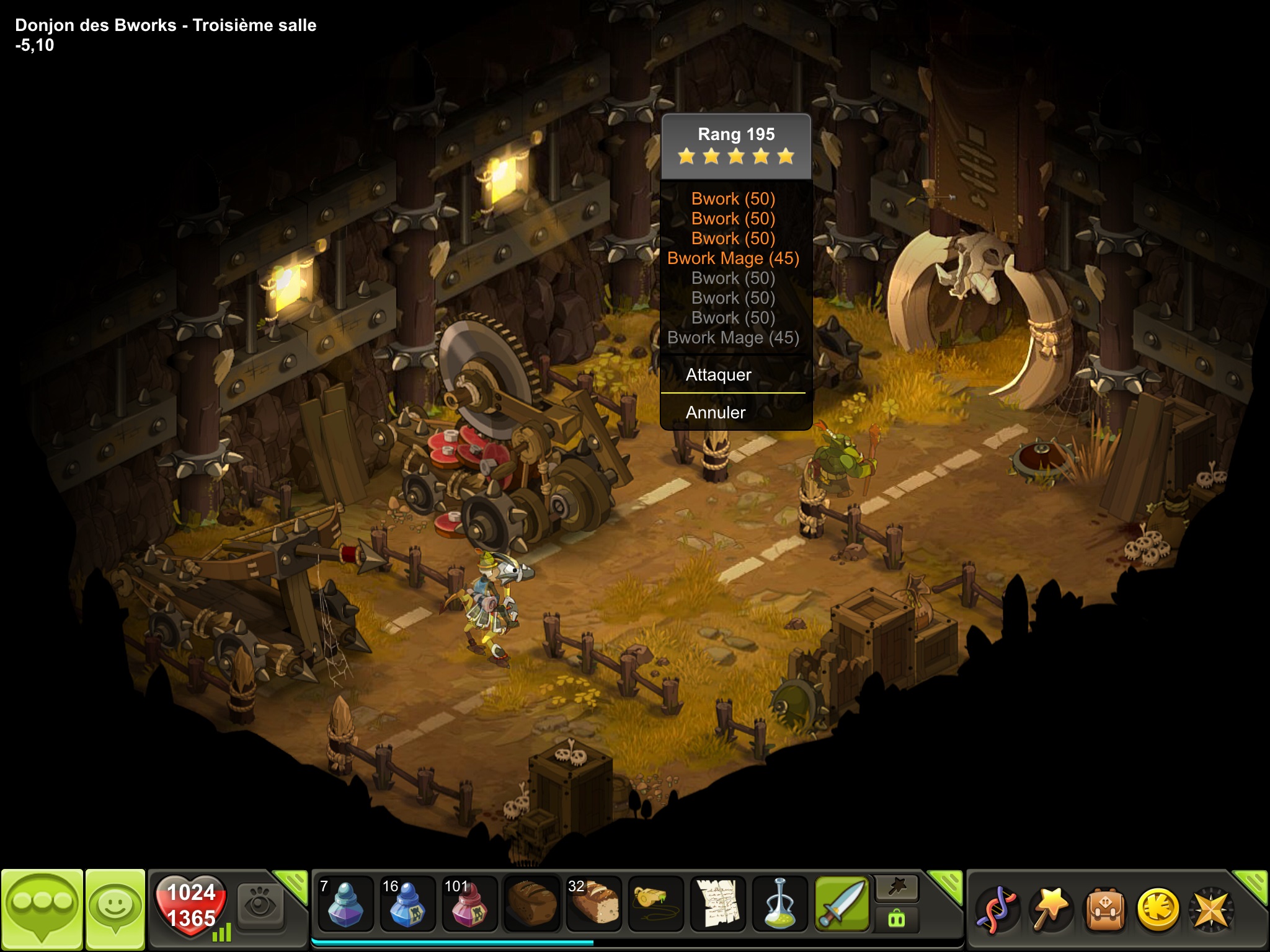This screenshot has width=1270, height=952.
Task: Open the smiley emote button
Action: point(115,909)
